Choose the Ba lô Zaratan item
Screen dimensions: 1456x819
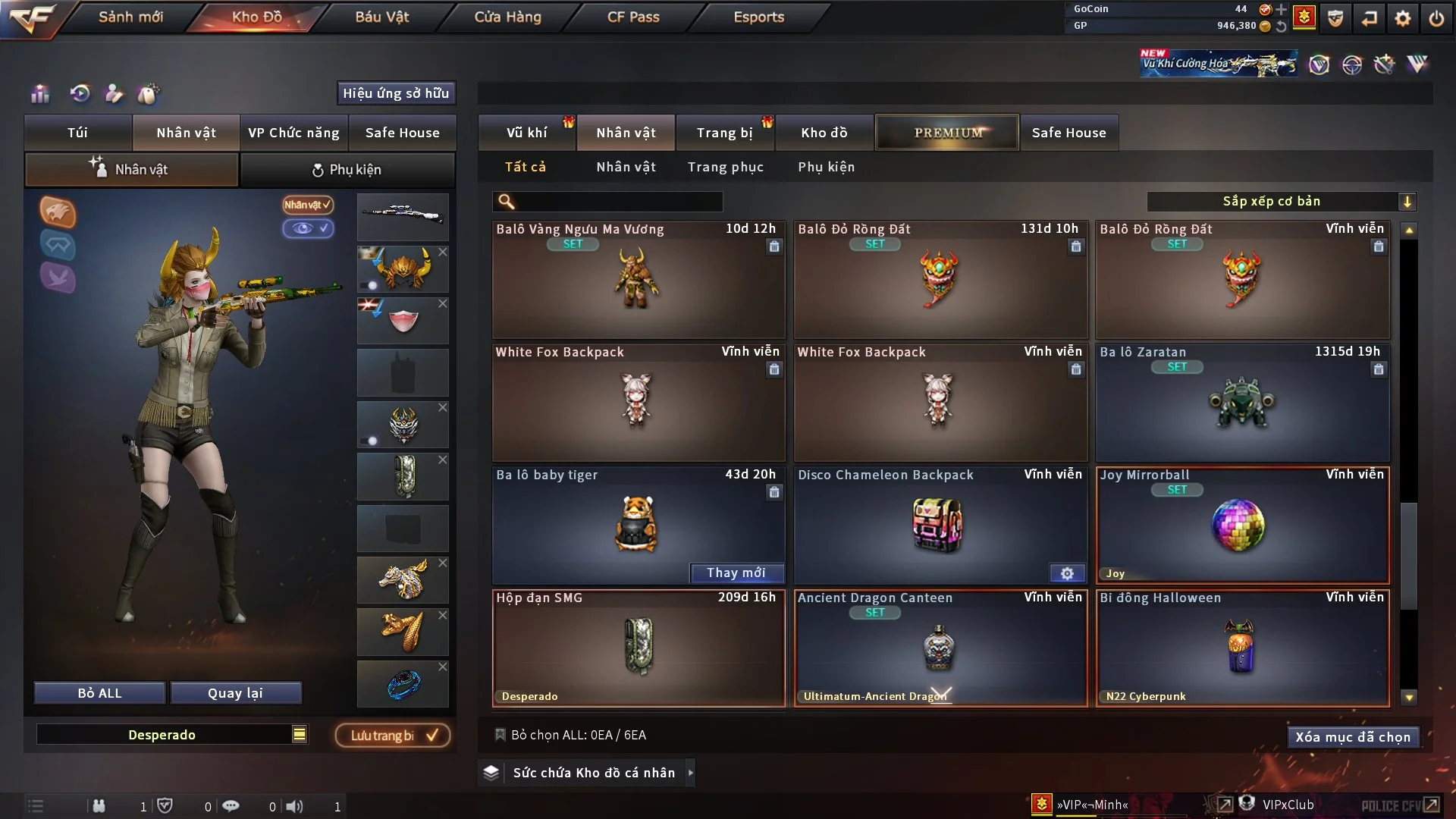[x=1241, y=402]
